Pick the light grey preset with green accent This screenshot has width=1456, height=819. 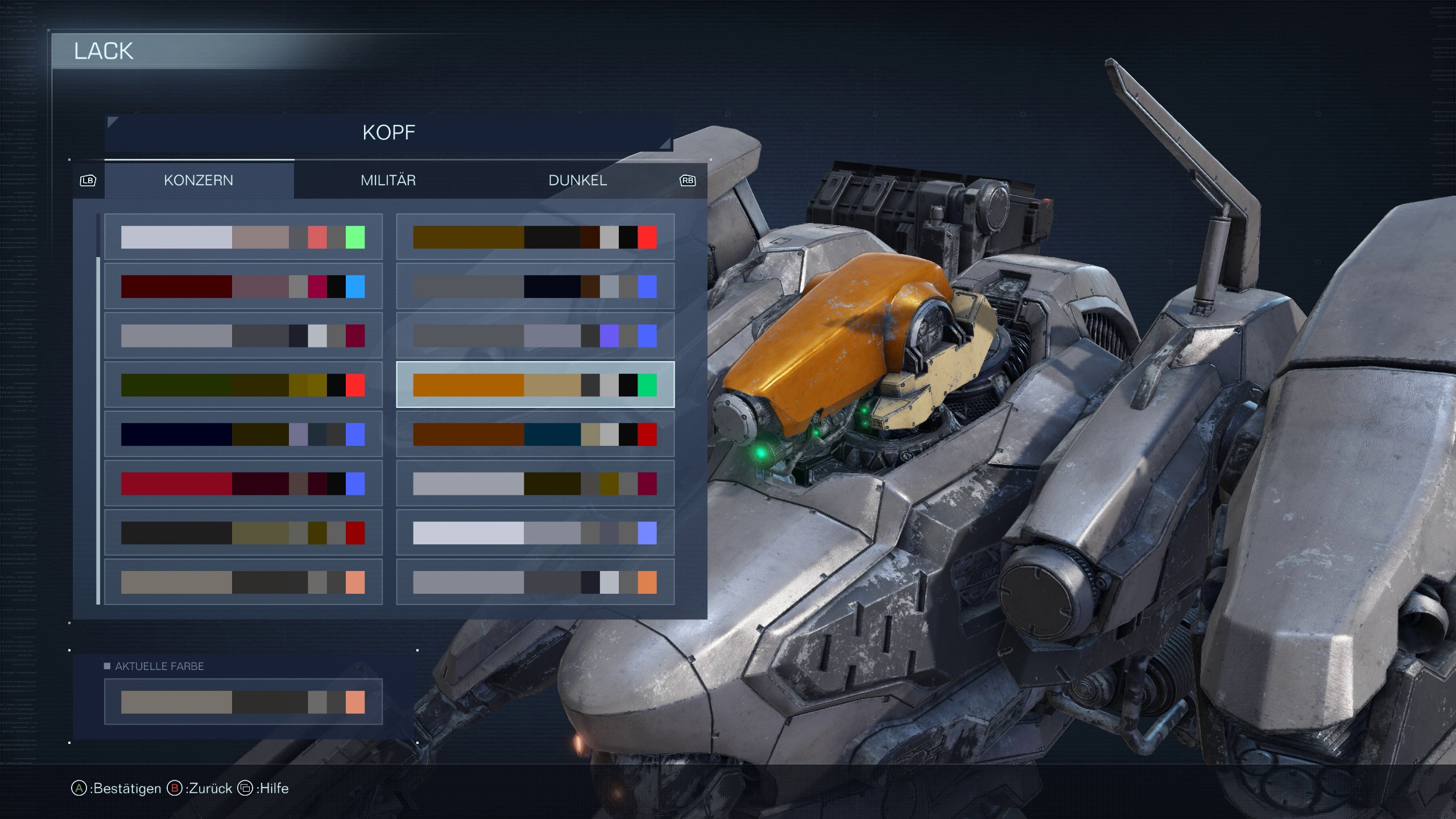pyautogui.click(x=243, y=237)
